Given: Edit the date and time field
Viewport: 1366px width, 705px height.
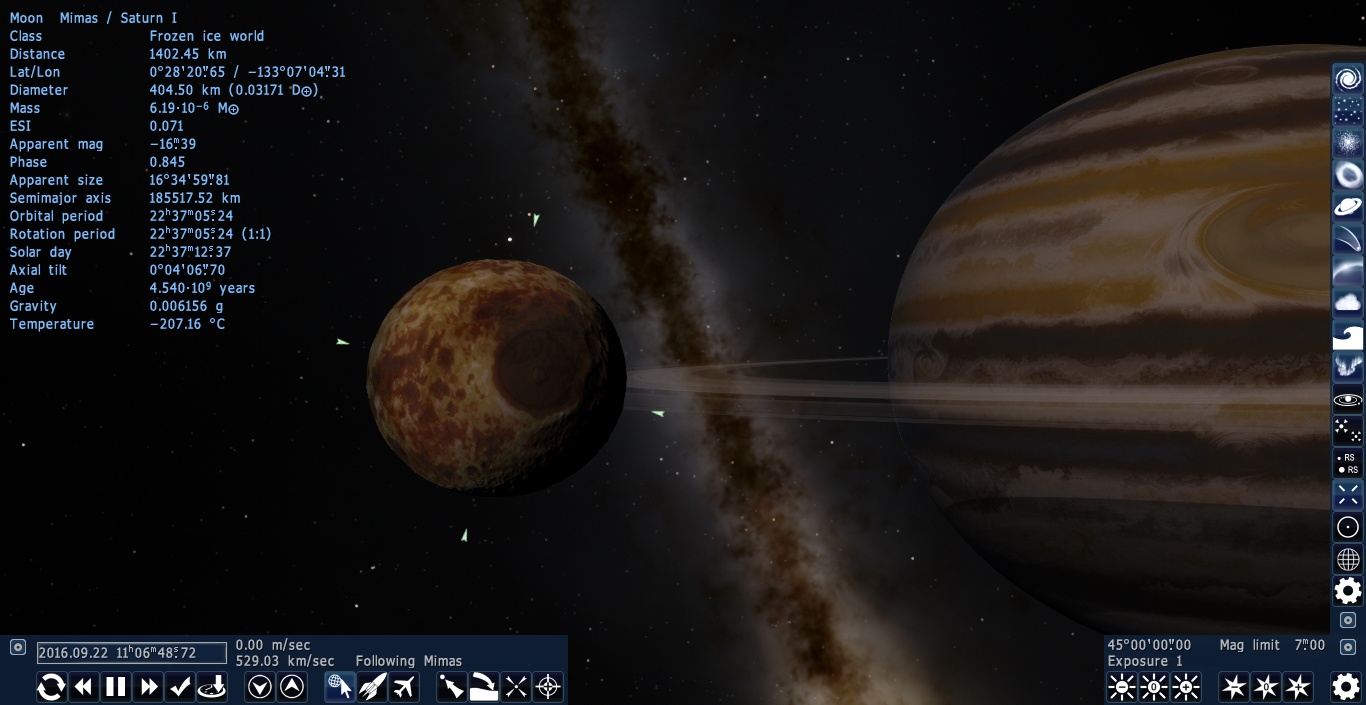Looking at the screenshot, I should 132,653.
